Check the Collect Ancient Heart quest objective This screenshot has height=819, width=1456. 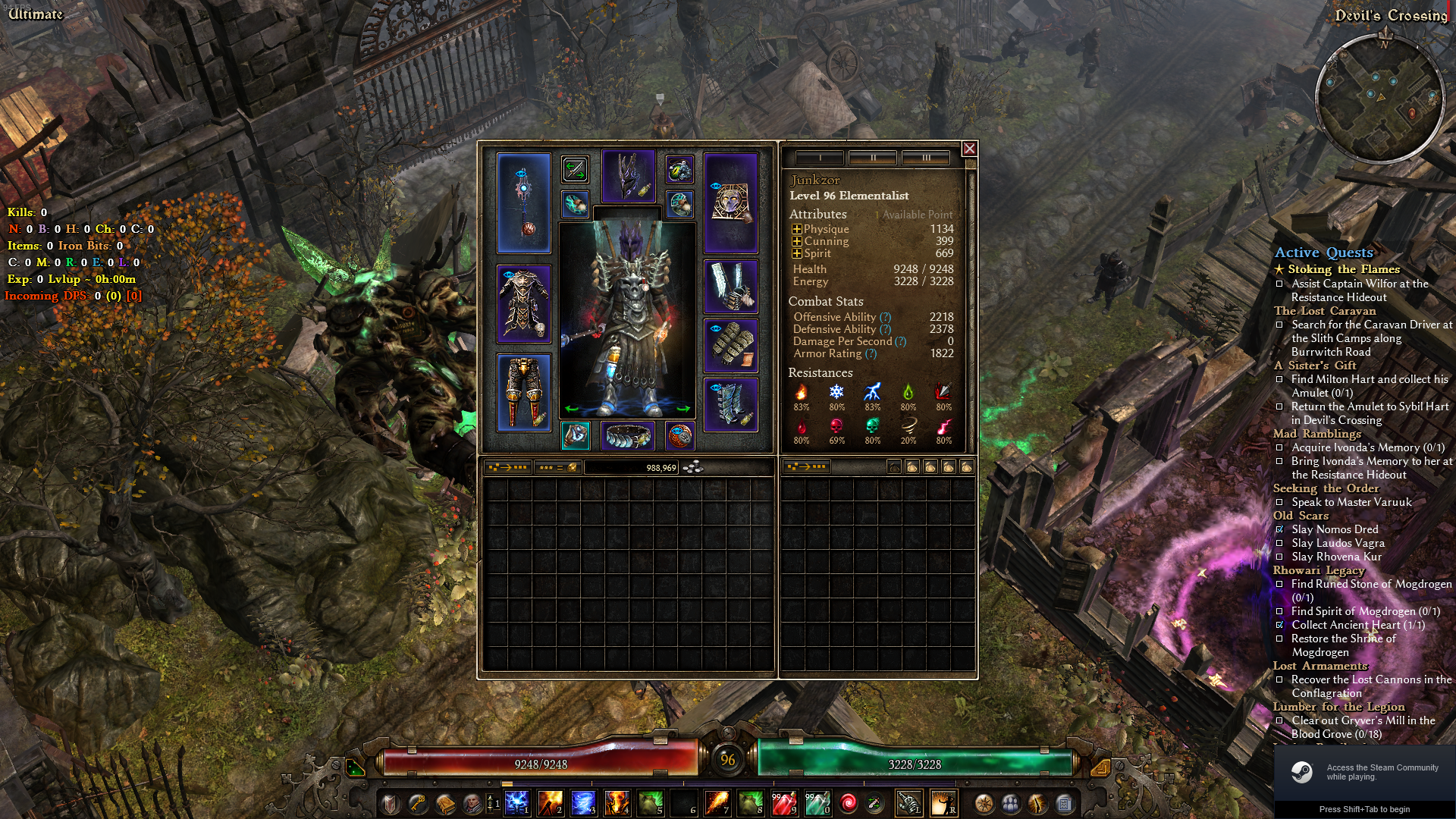1280,625
